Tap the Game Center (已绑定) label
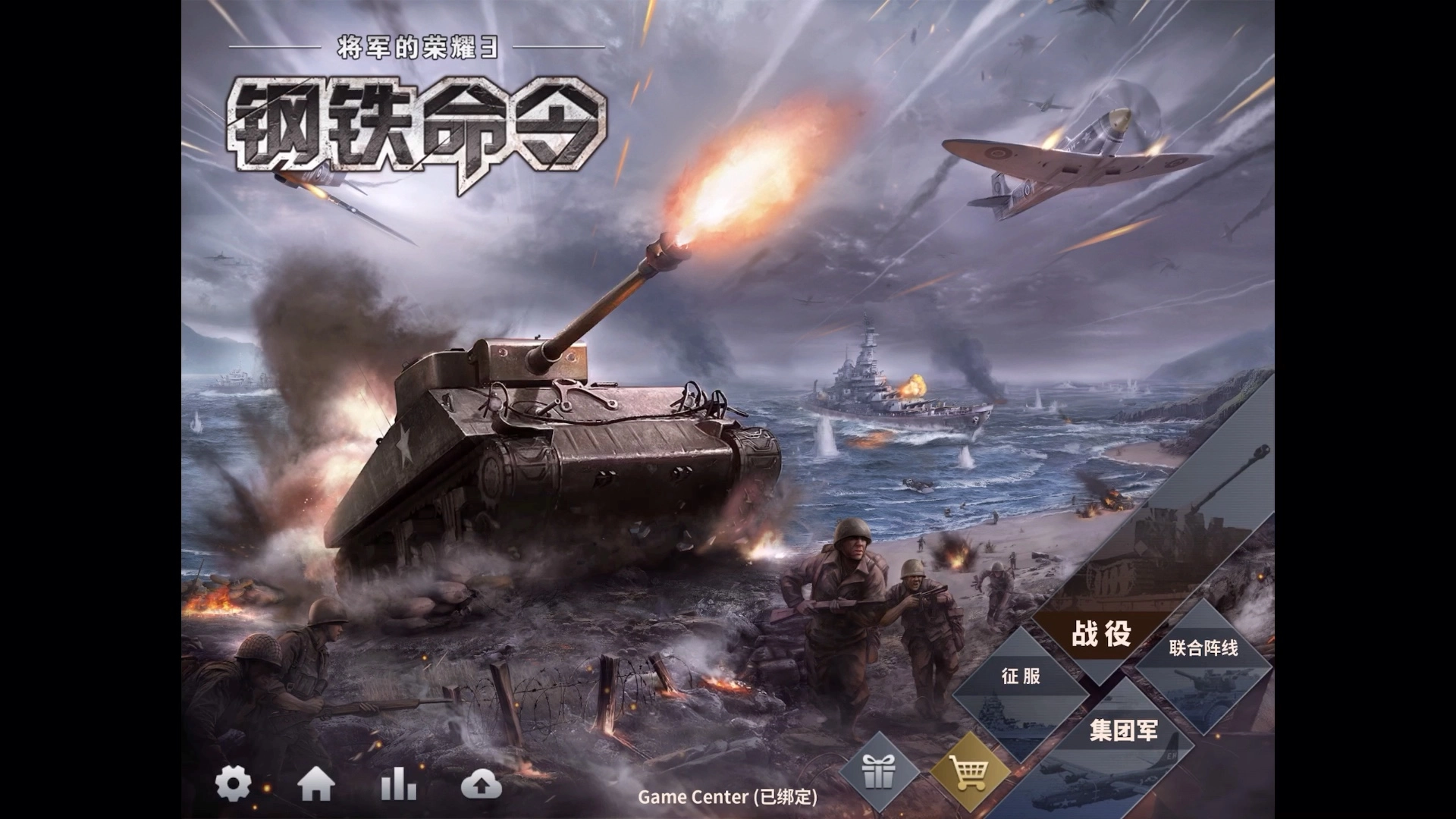 click(727, 797)
